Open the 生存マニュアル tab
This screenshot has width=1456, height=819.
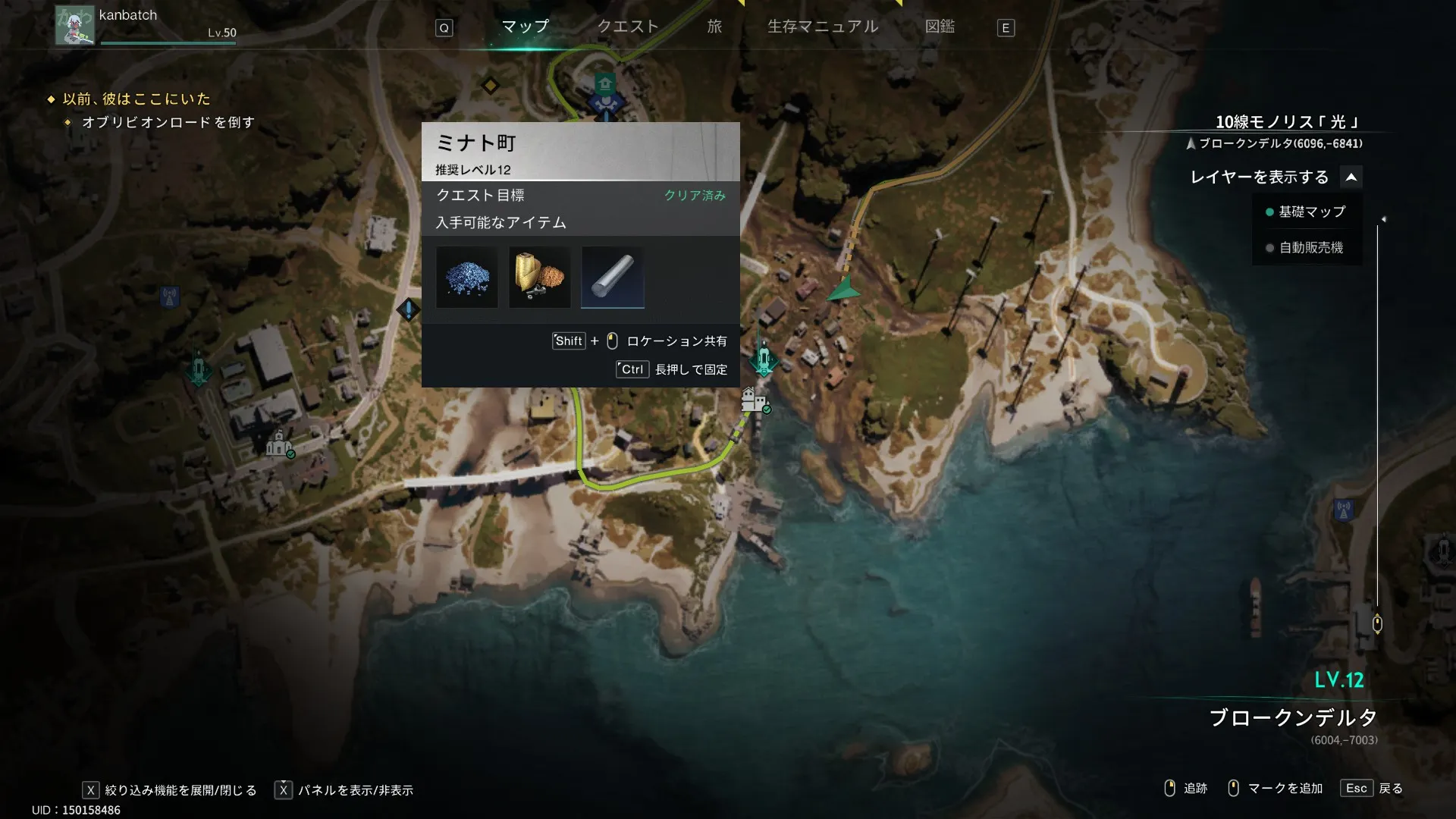click(x=823, y=27)
